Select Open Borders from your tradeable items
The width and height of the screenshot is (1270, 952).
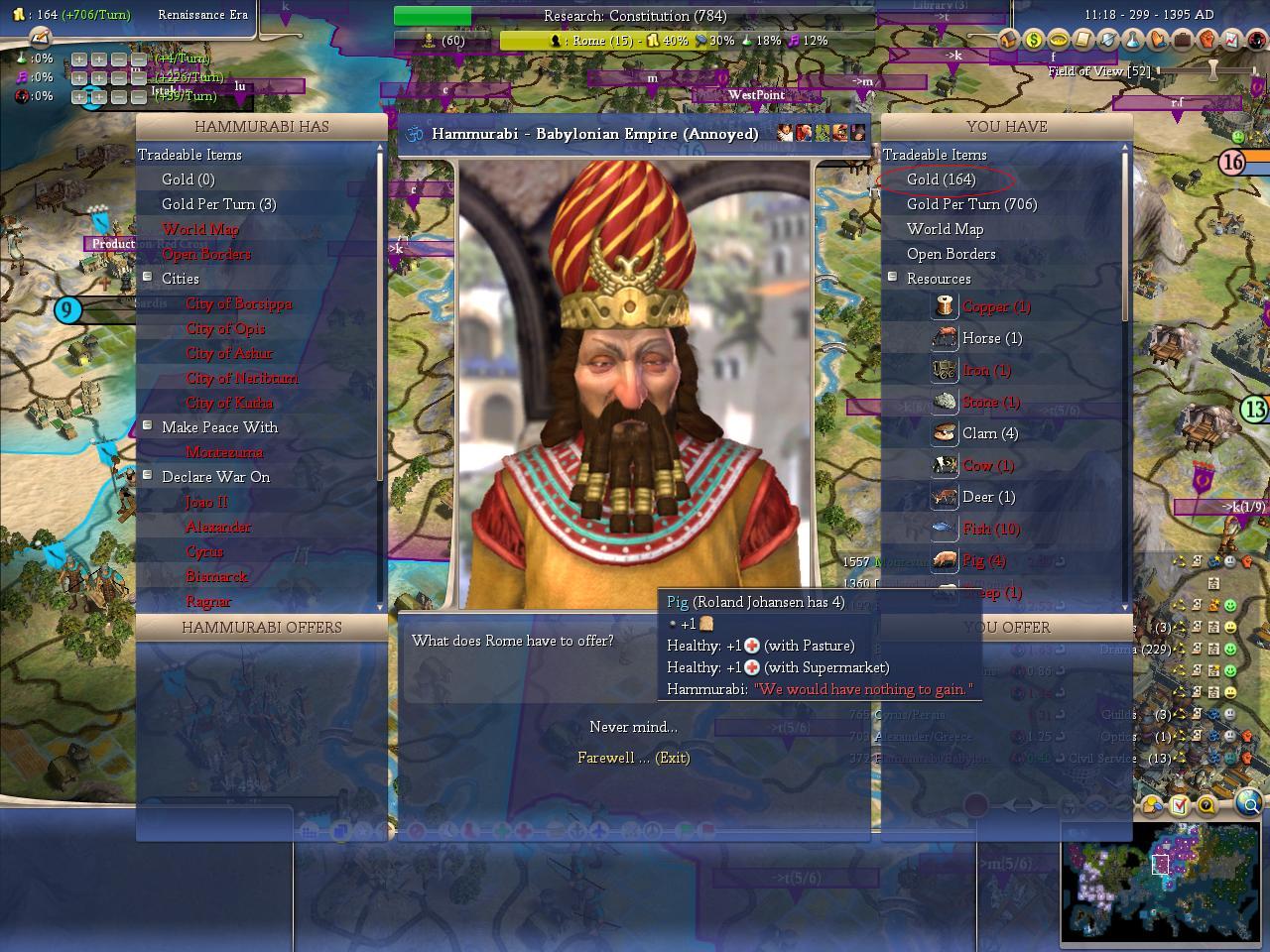[951, 254]
